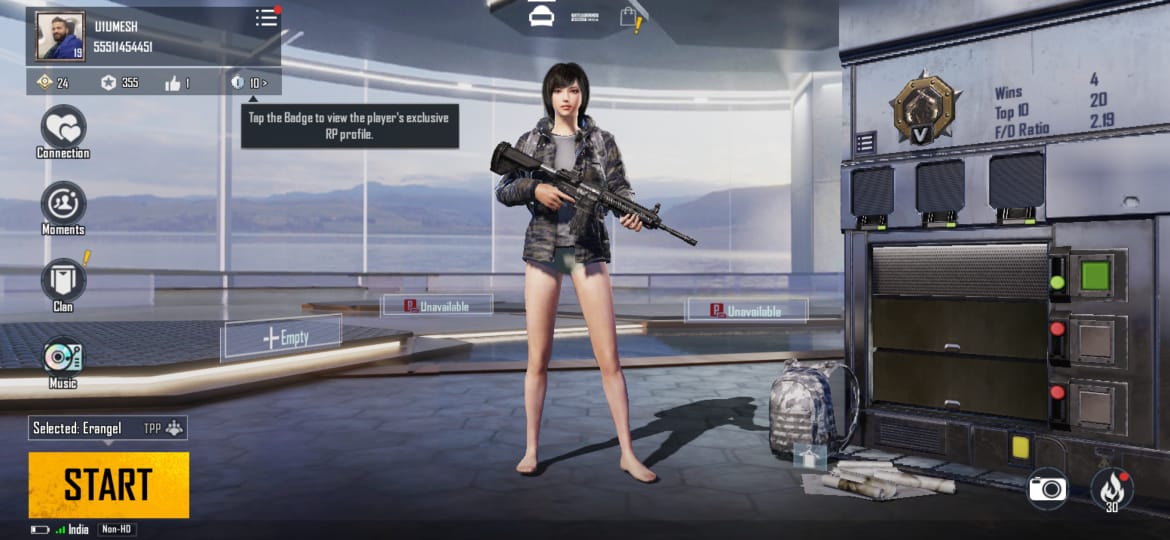Open the Connection menu

point(63,128)
